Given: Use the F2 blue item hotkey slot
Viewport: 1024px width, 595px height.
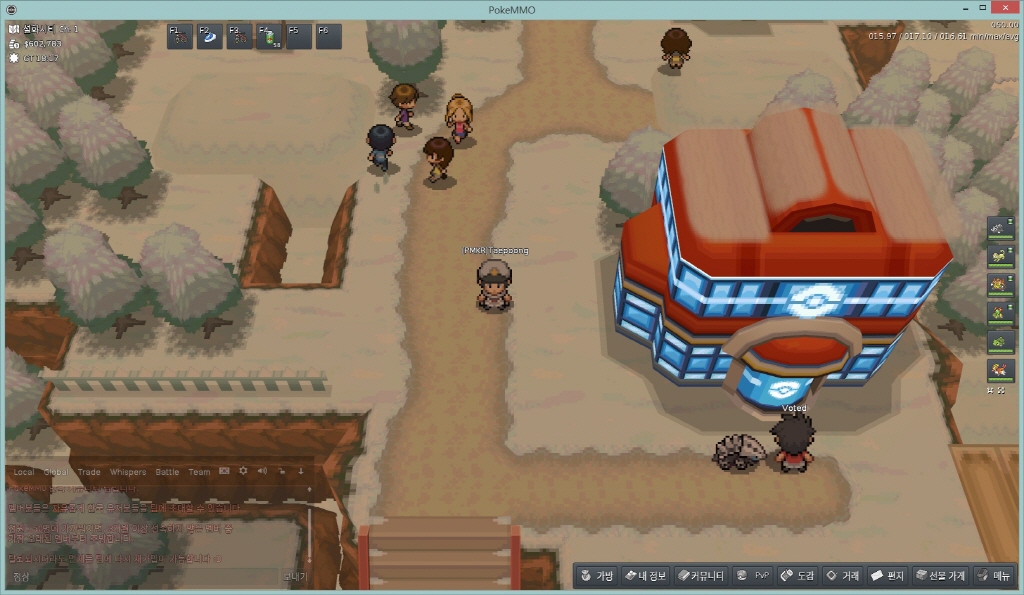Looking at the screenshot, I should click(x=211, y=37).
